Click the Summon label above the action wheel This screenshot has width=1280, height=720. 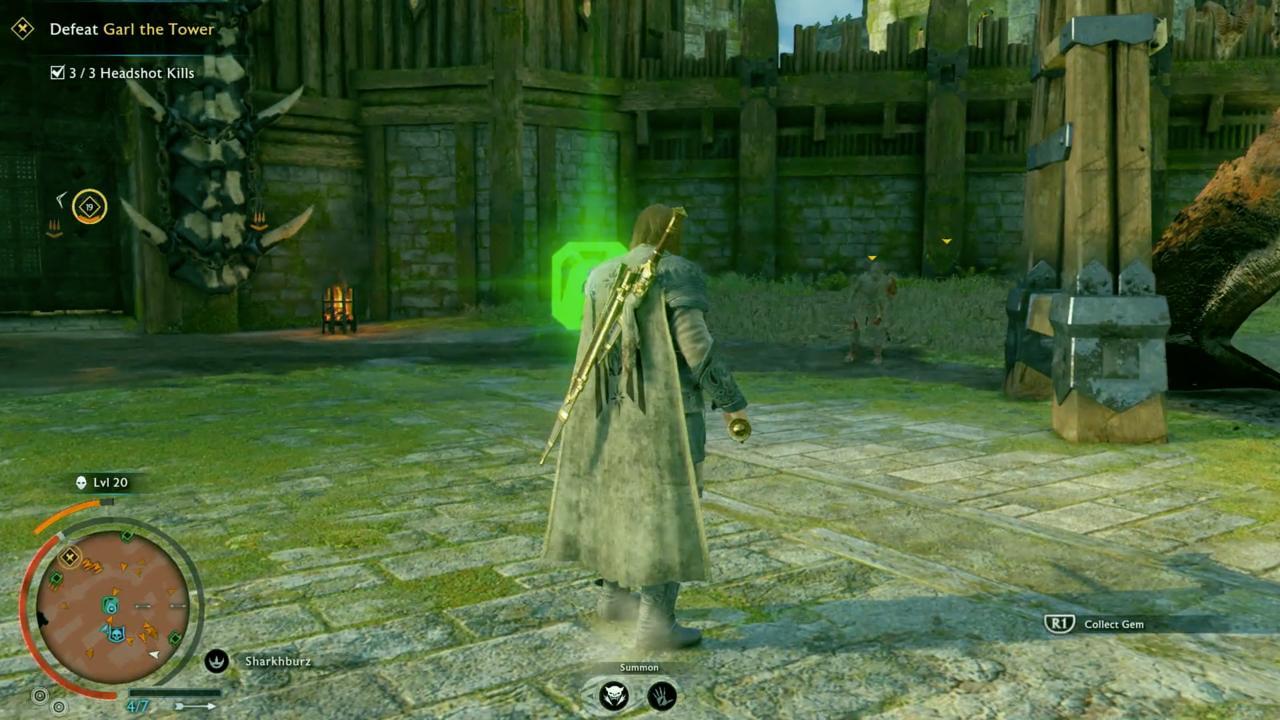[639, 667]
